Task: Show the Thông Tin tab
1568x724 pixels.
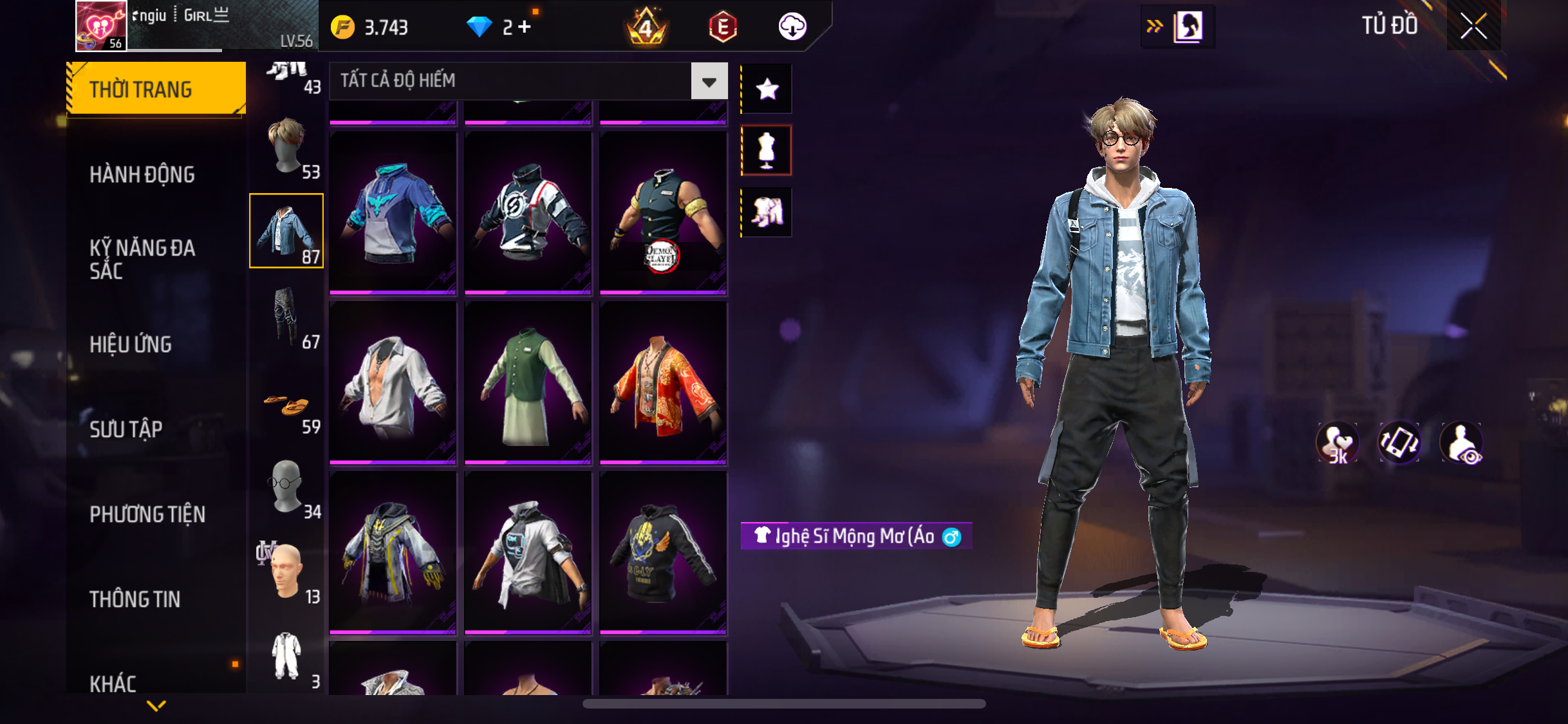Action: [135, 599]
